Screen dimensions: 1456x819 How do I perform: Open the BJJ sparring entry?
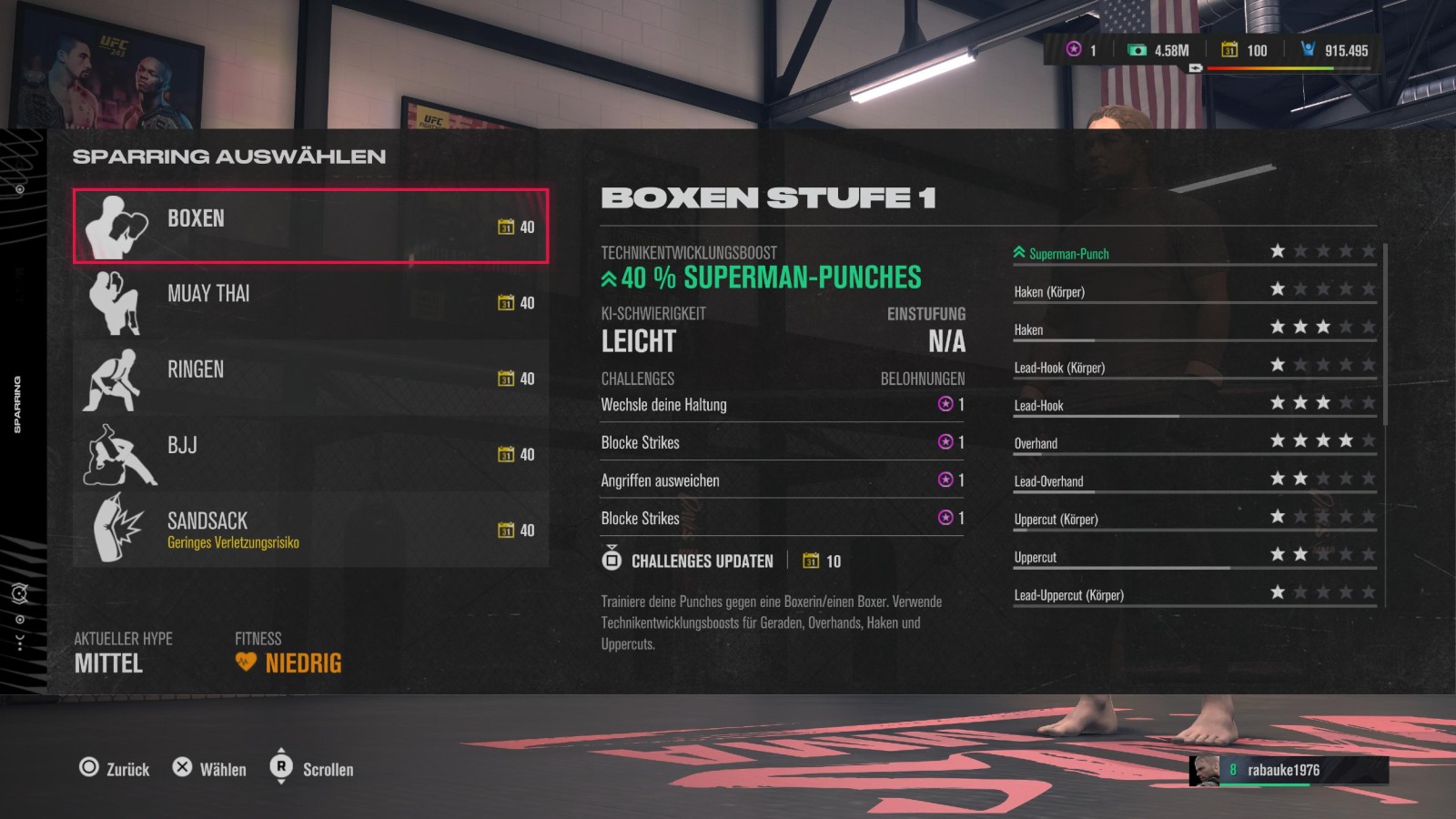(x=310, y=453)
